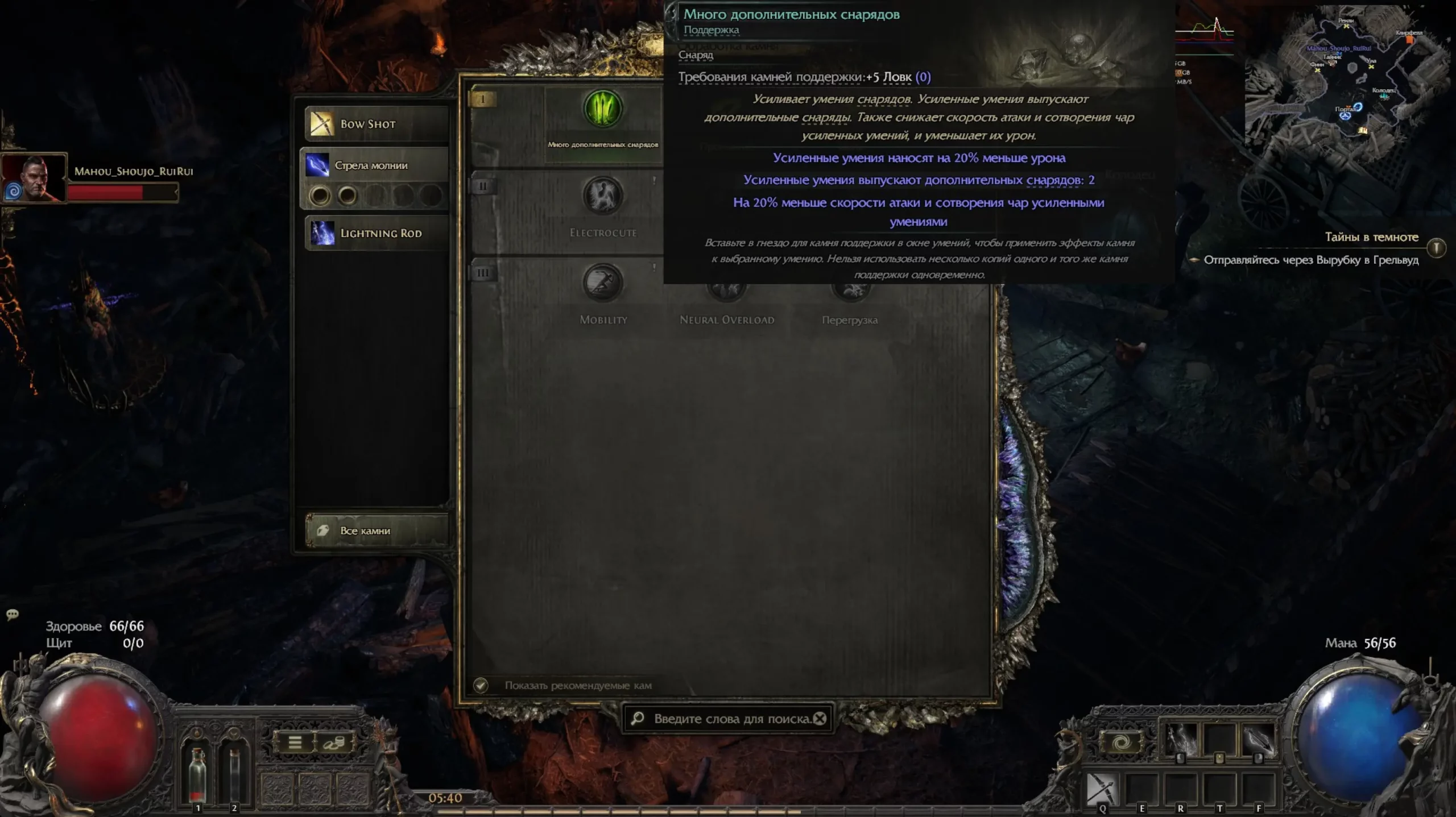Click the Mahou_Shoujo_RuiRui party portrait
Screen dimensions: 1456x817
(34, 177)
